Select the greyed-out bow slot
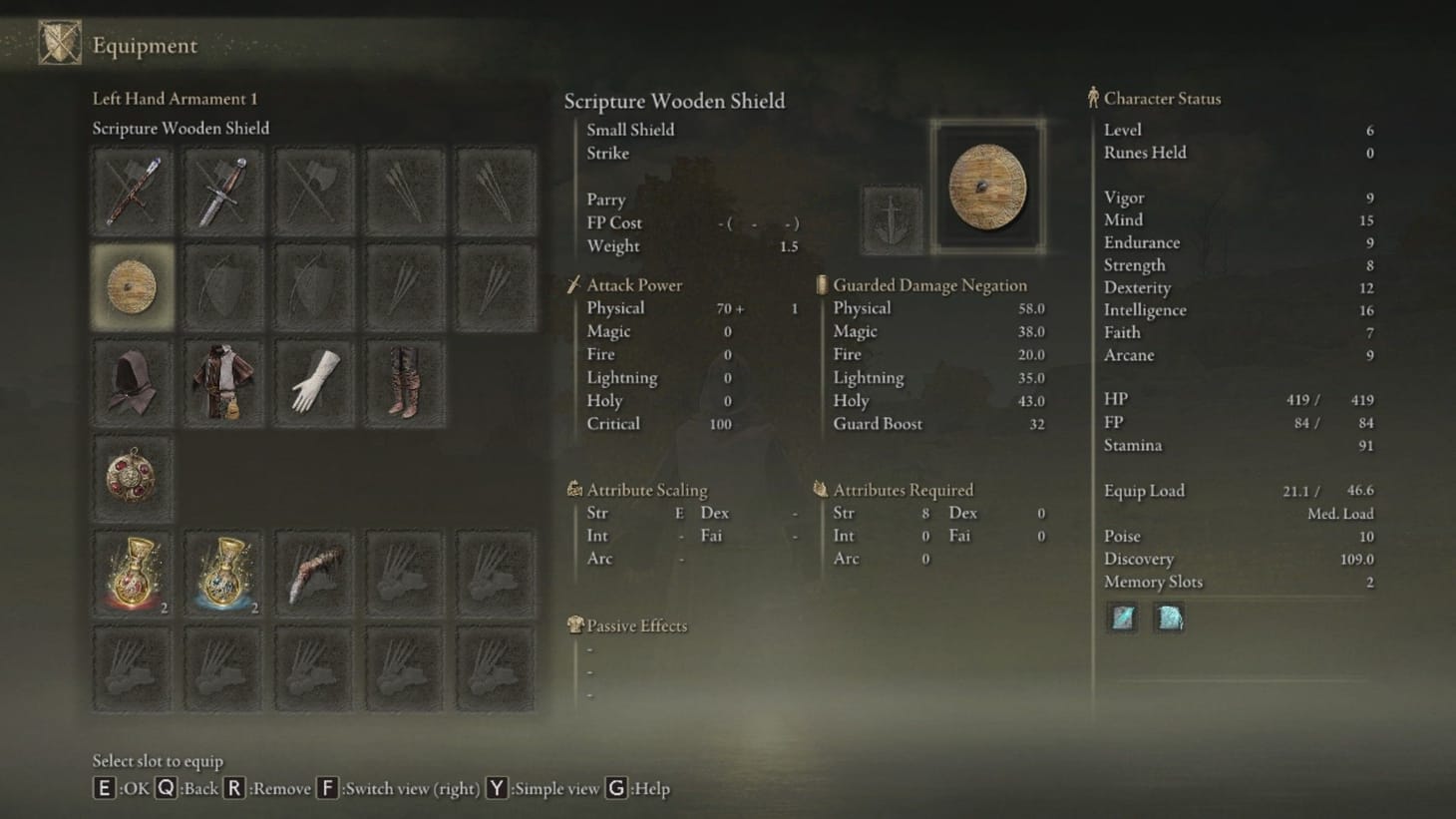Viewport: 1456px width, 819px height. click(314, 289)
